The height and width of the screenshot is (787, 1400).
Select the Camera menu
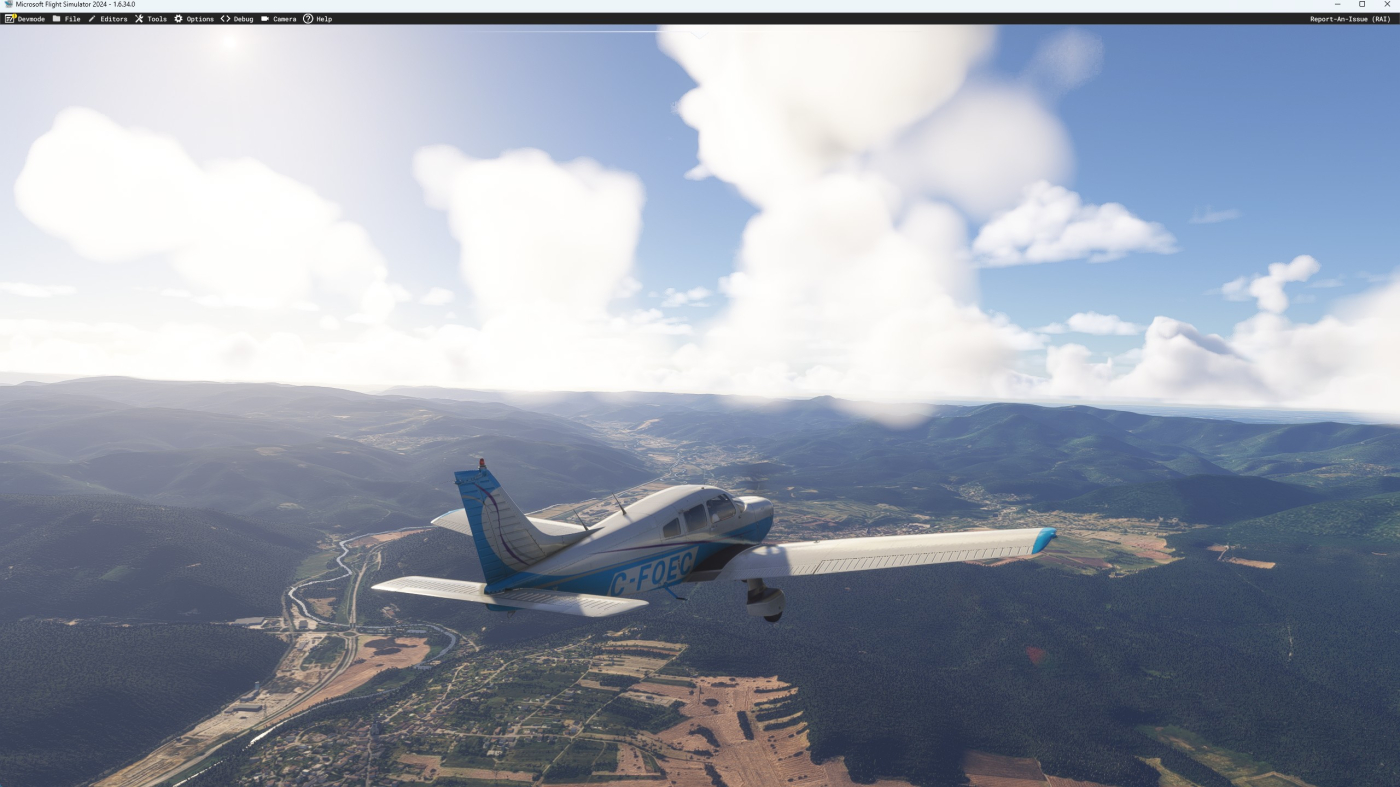(x=279, y=19)
